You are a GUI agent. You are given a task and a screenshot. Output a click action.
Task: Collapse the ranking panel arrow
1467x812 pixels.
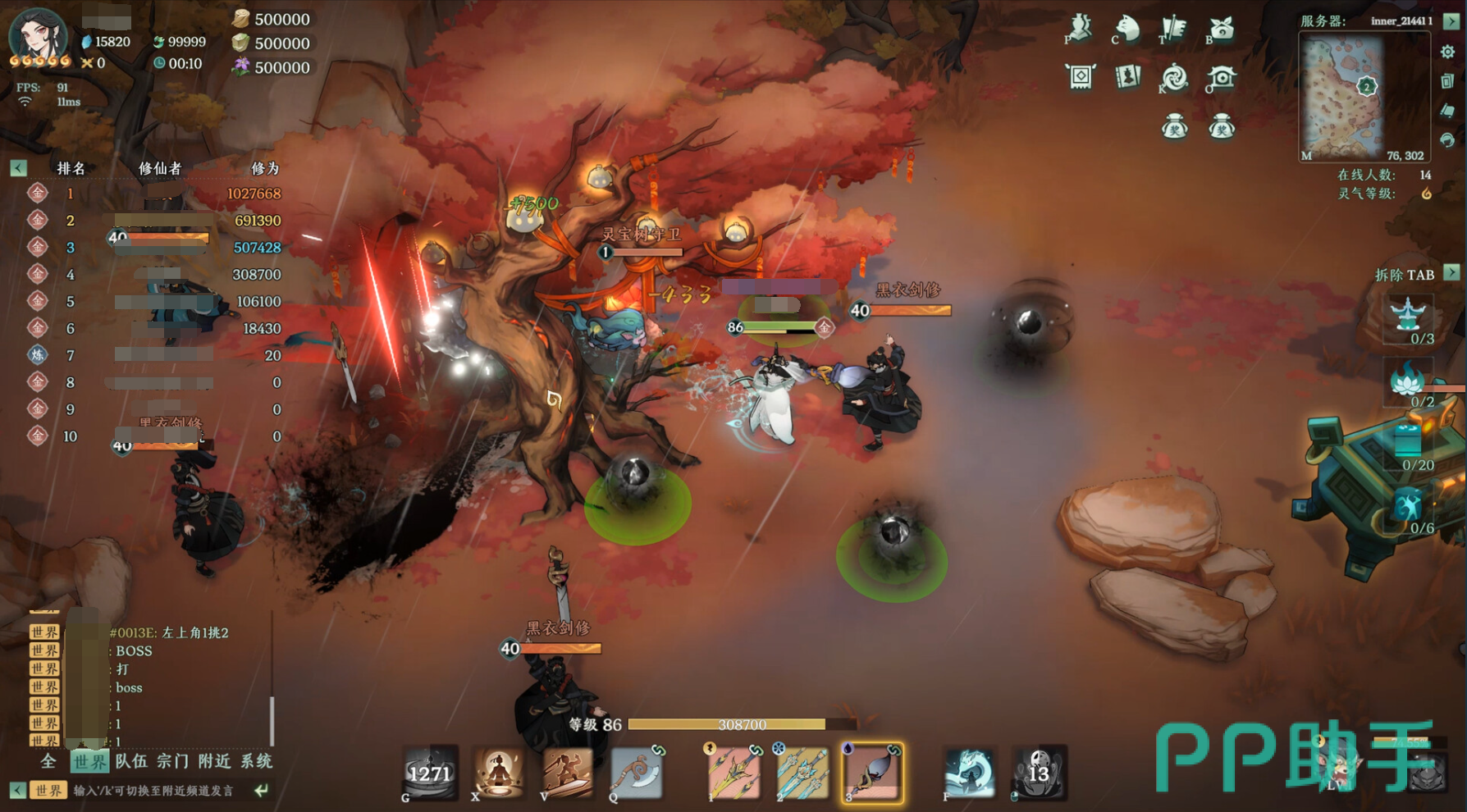click(x=18, y=168)
